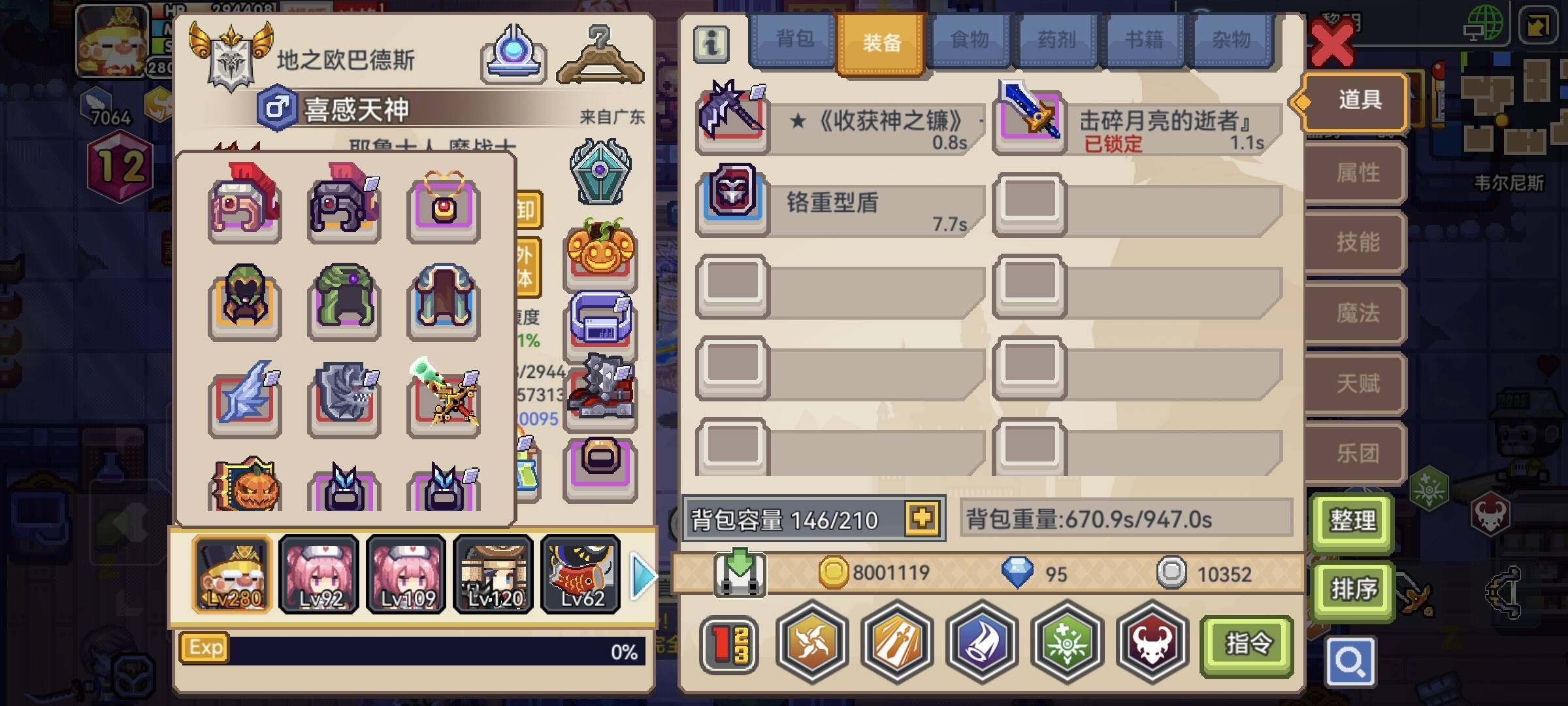Image resolution: width=1568 pixels, height=706 pixels.
Task: Select the Lv92 pink-haired character thumbnail
Action: [x=318, y=575]
